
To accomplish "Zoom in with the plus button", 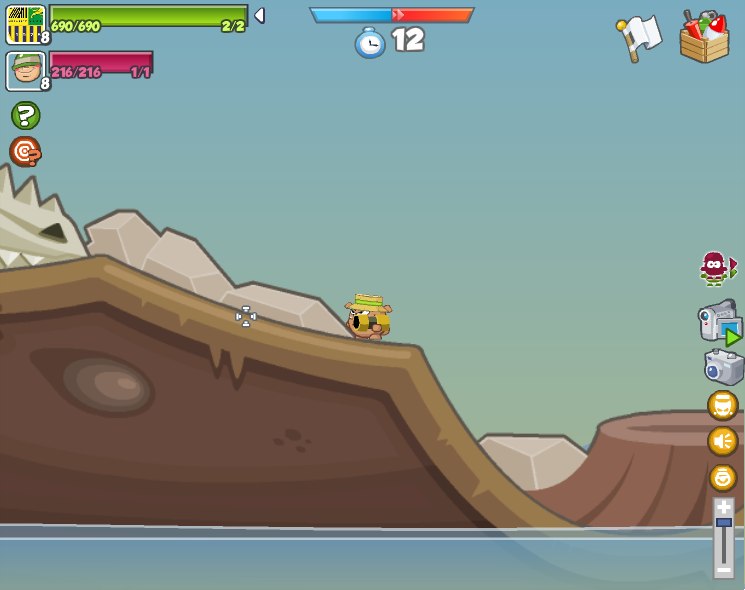I will [723, 507].
